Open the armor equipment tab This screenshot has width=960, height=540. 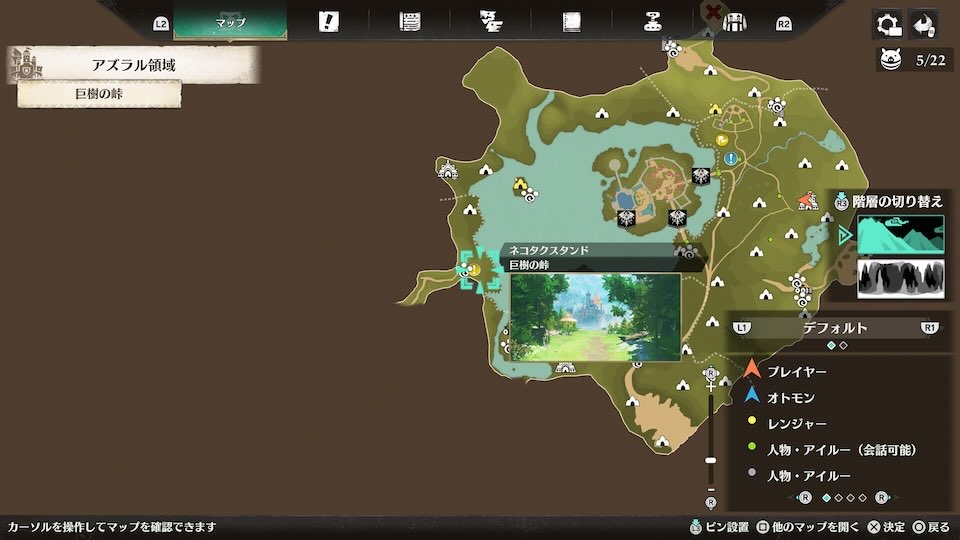tap(735, 22)
